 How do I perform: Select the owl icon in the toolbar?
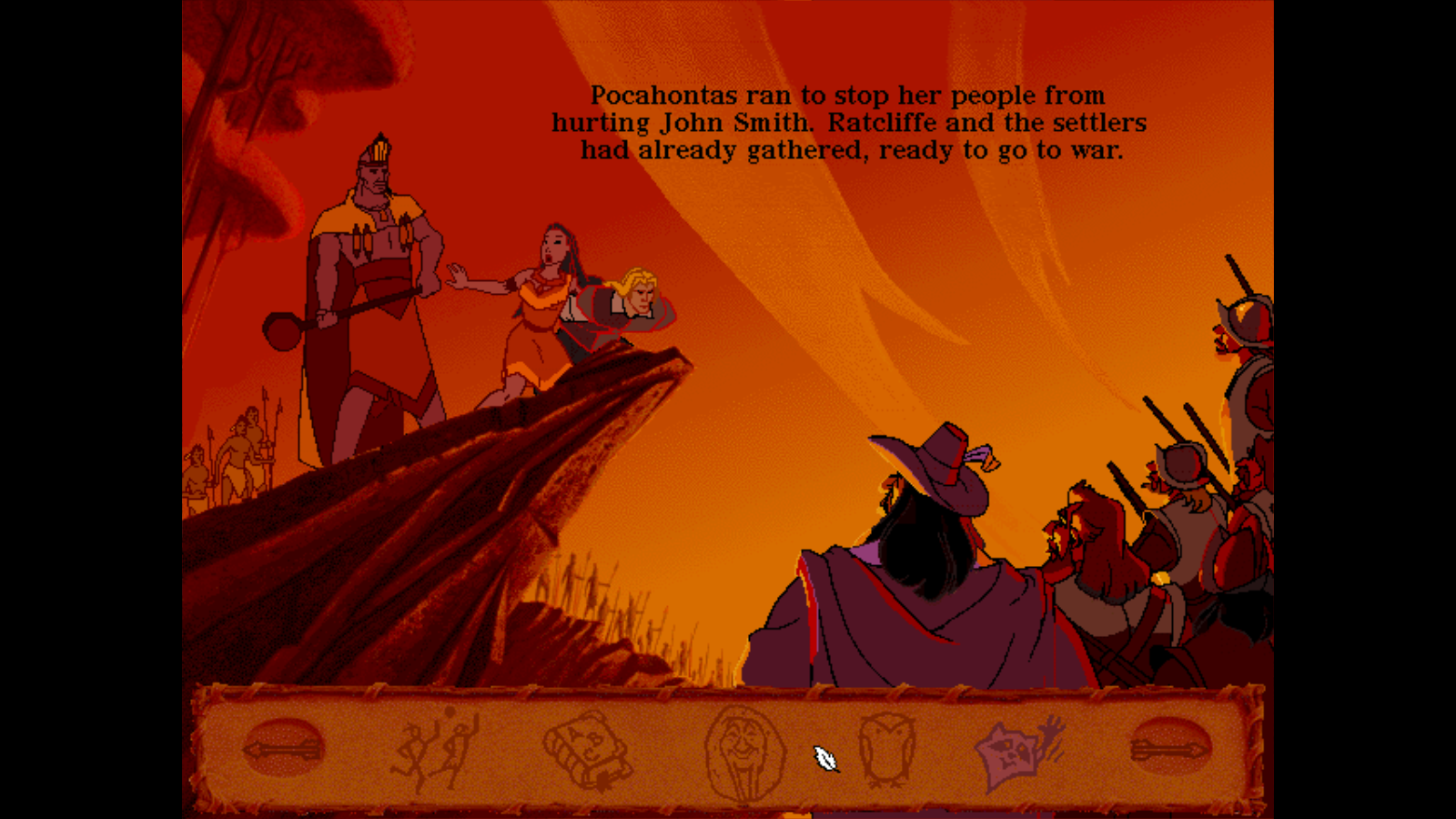coord(889,748)
